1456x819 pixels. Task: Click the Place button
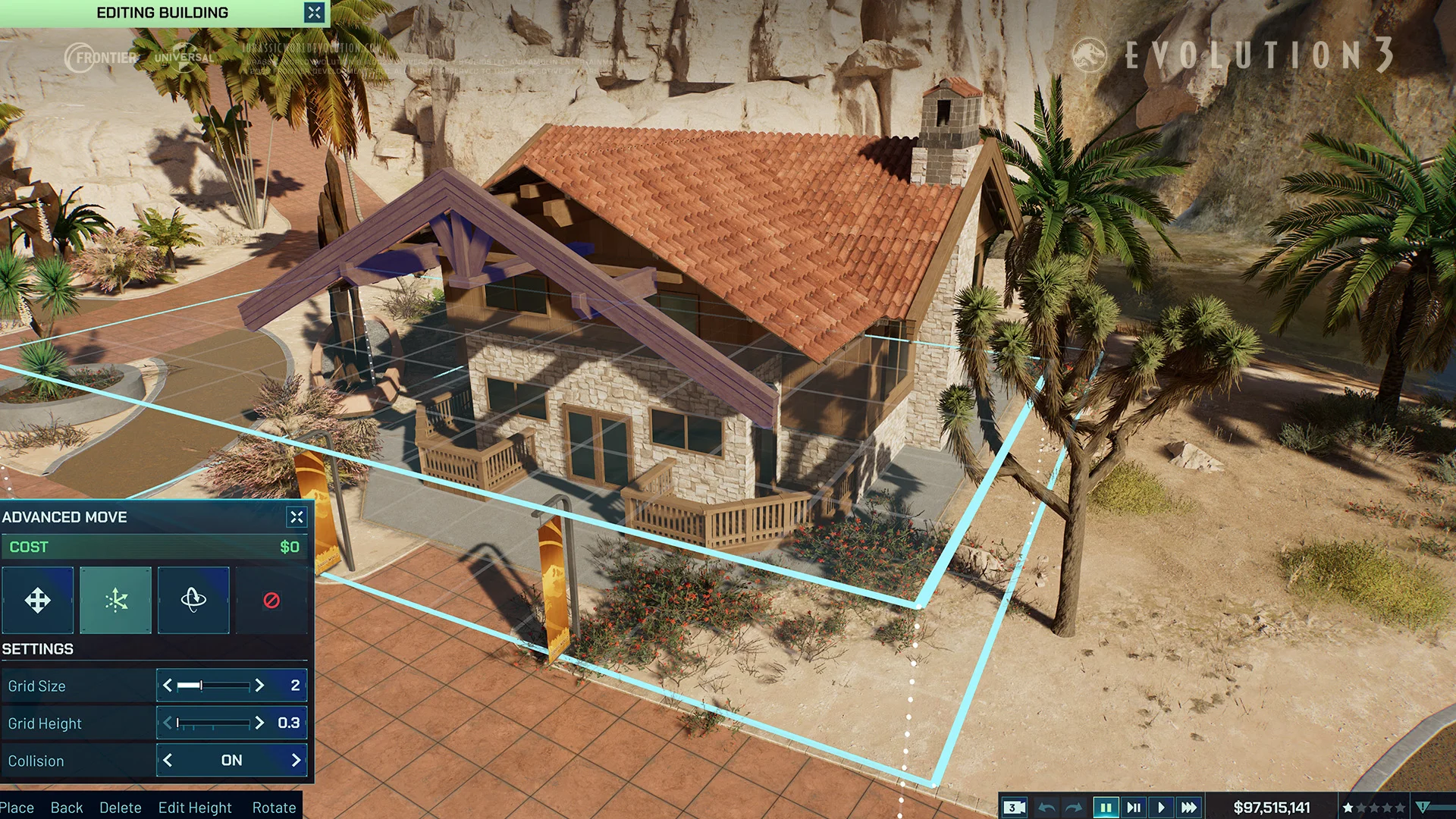(x=17, y=808)
